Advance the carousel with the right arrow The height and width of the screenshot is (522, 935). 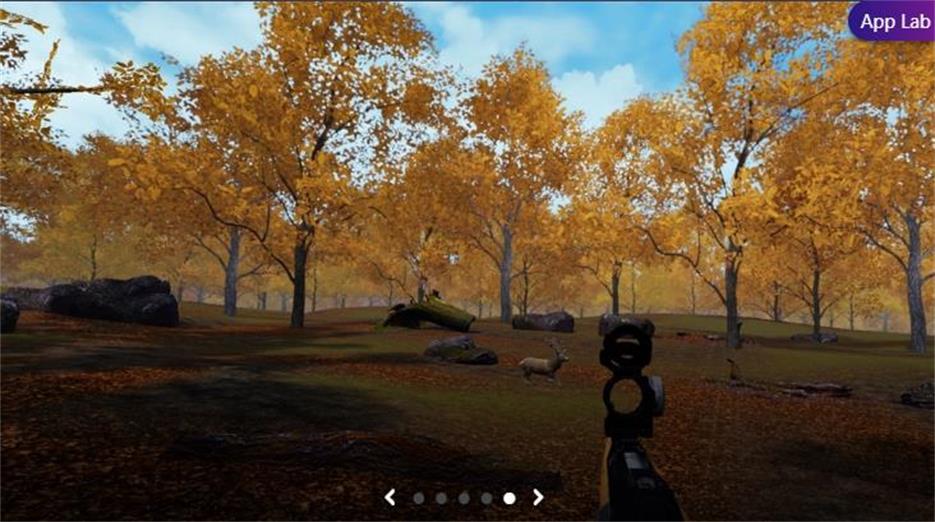(538, 497)
